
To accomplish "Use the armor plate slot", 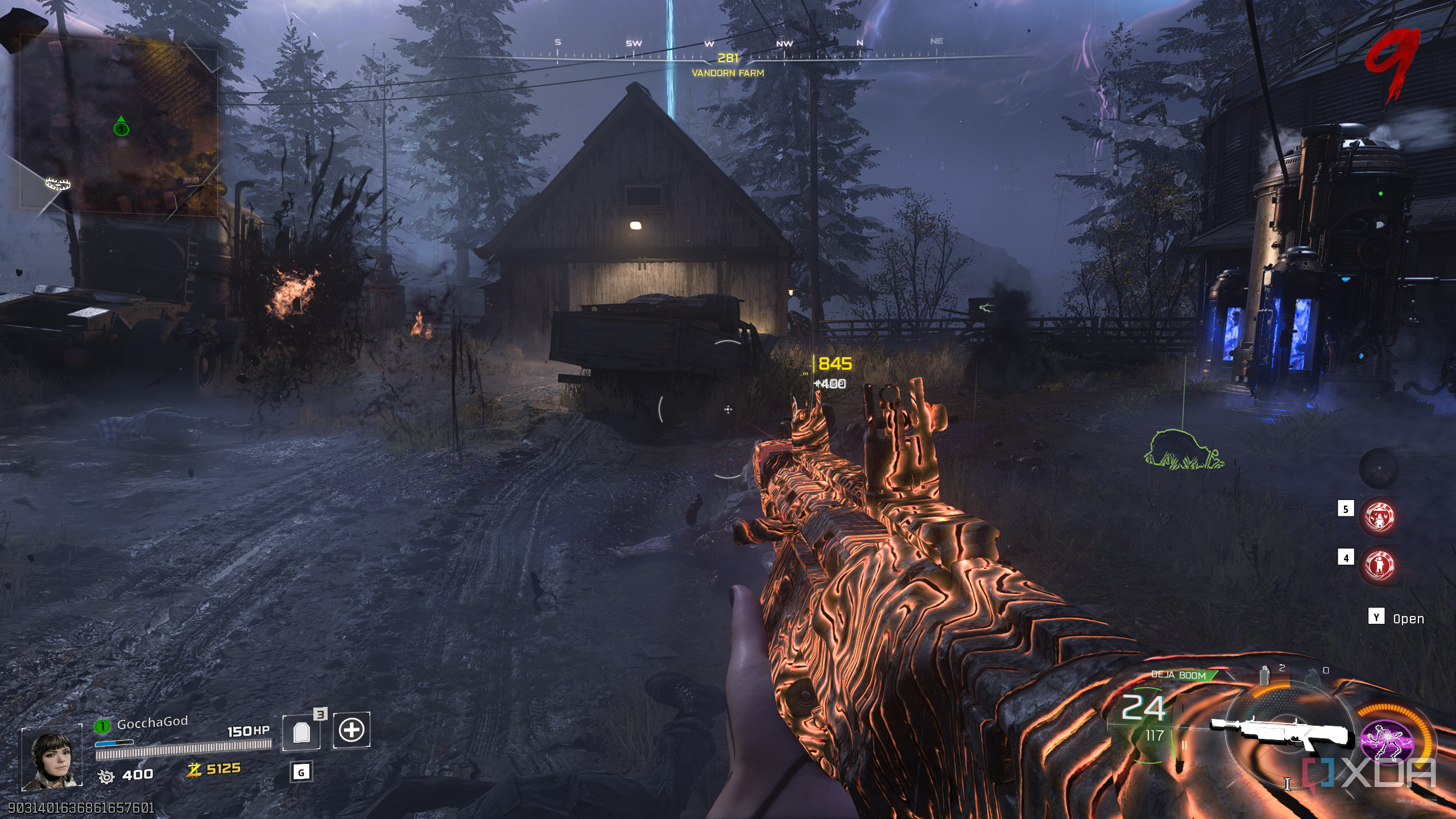I will (x=301, y=733).
